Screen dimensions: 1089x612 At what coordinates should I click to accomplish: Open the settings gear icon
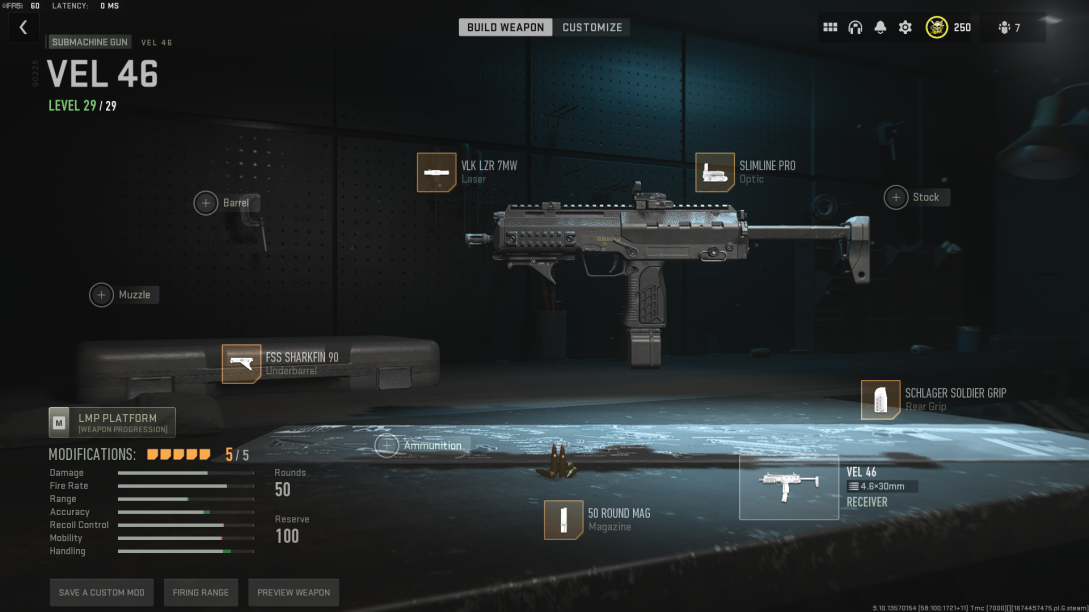(x=905, y=28)
